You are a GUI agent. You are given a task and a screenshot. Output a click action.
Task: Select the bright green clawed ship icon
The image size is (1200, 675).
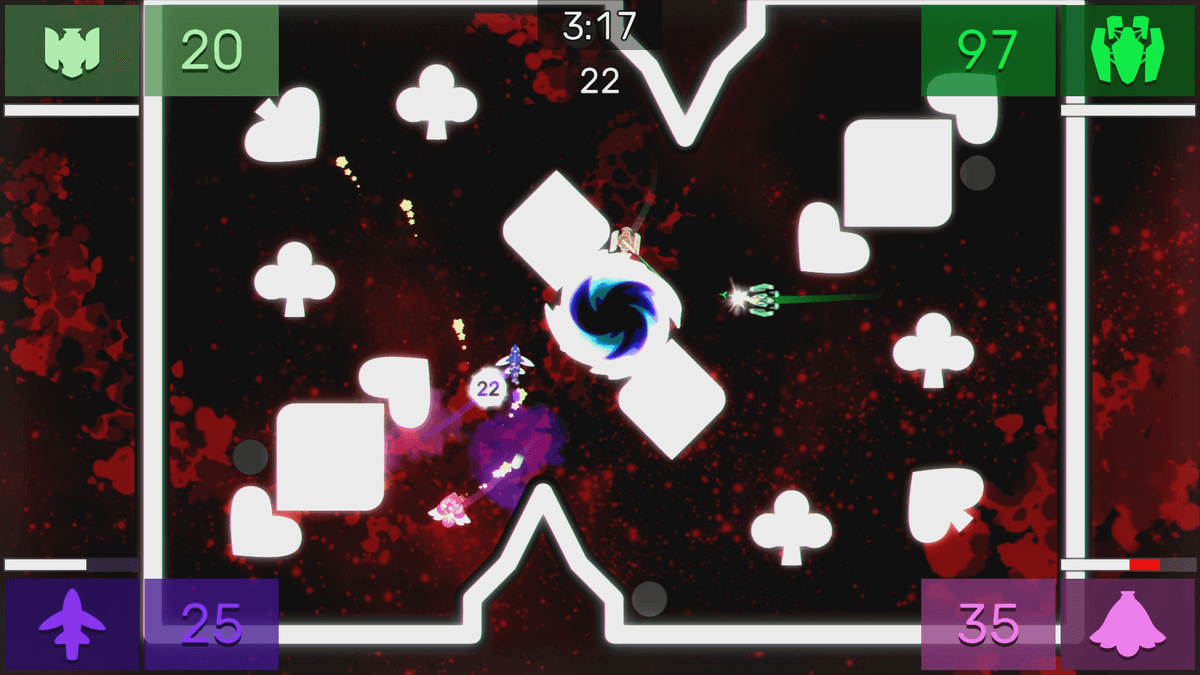(x=1126, y=51)
